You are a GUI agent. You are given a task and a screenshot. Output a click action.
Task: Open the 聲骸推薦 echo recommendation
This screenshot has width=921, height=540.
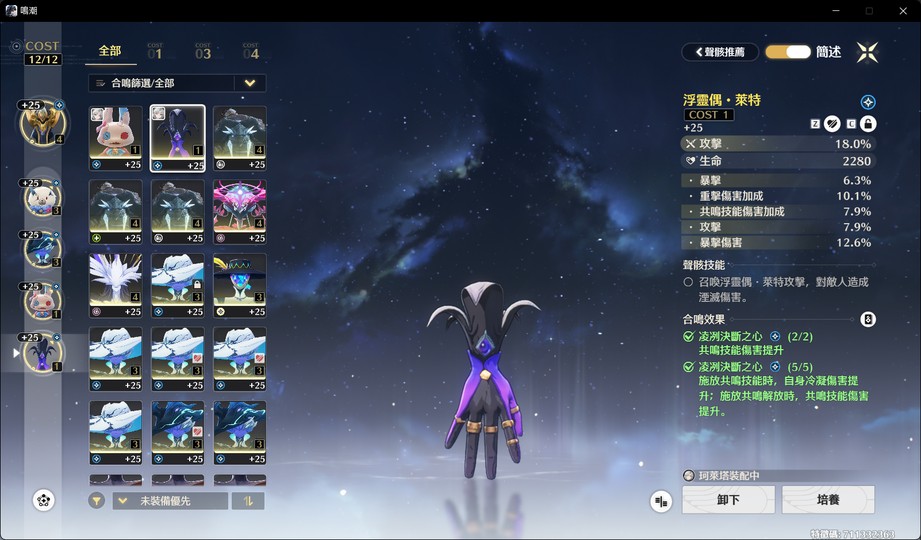720,52
